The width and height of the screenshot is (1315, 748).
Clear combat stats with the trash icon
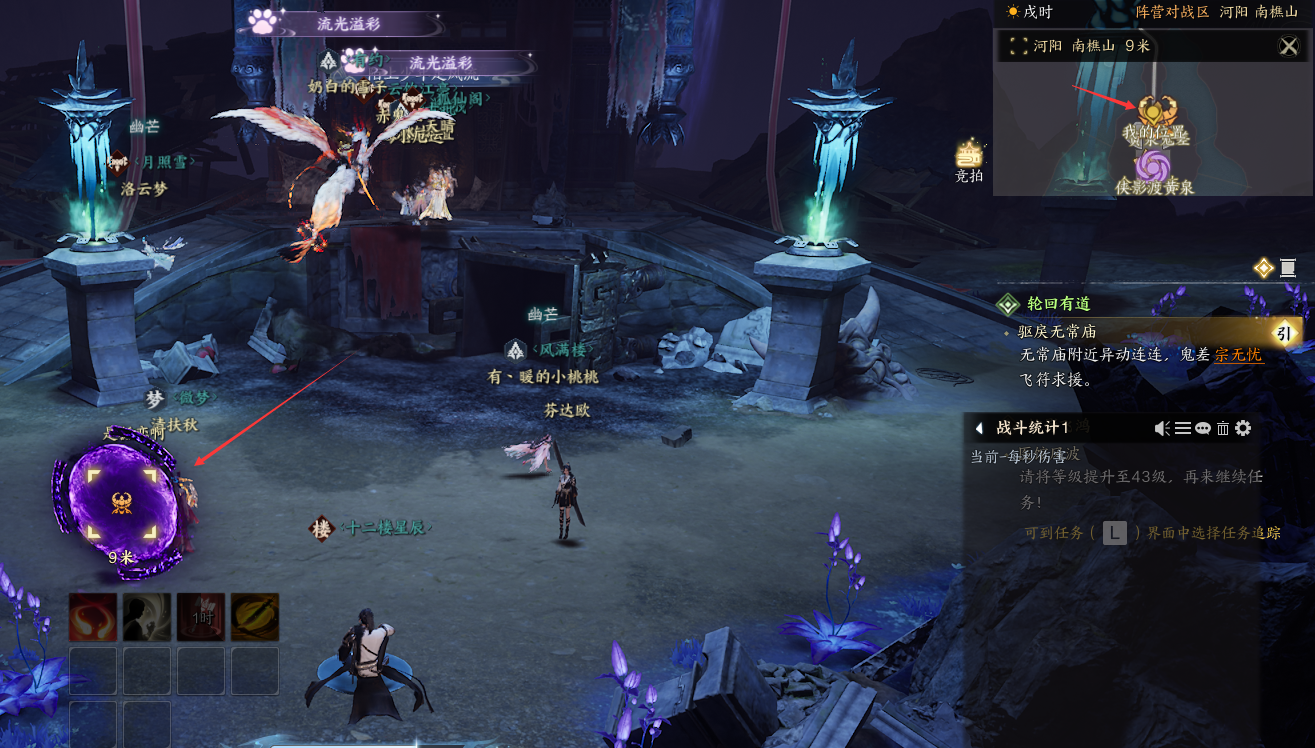click(x=1222, y=428)
